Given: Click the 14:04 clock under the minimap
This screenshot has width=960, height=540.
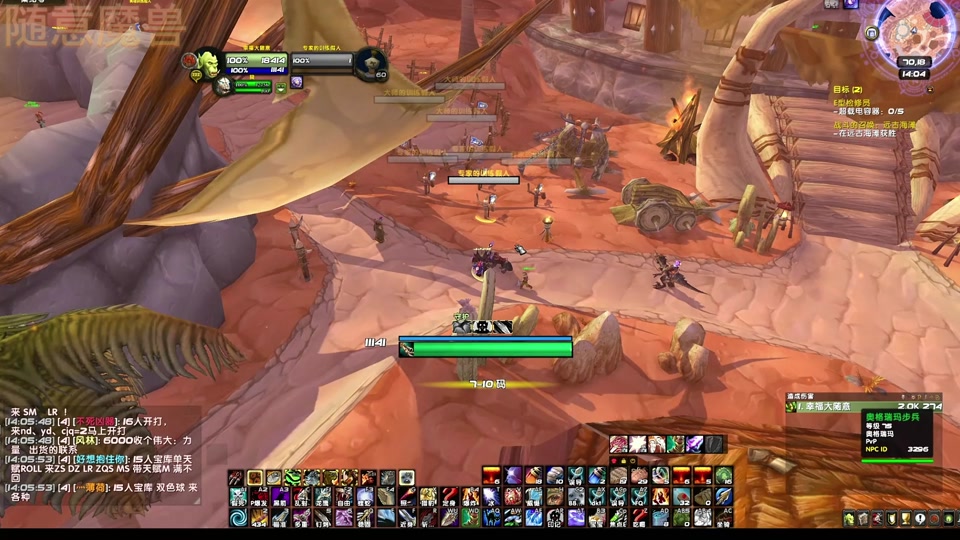Looking at the screenshot, I should point(912,74).
